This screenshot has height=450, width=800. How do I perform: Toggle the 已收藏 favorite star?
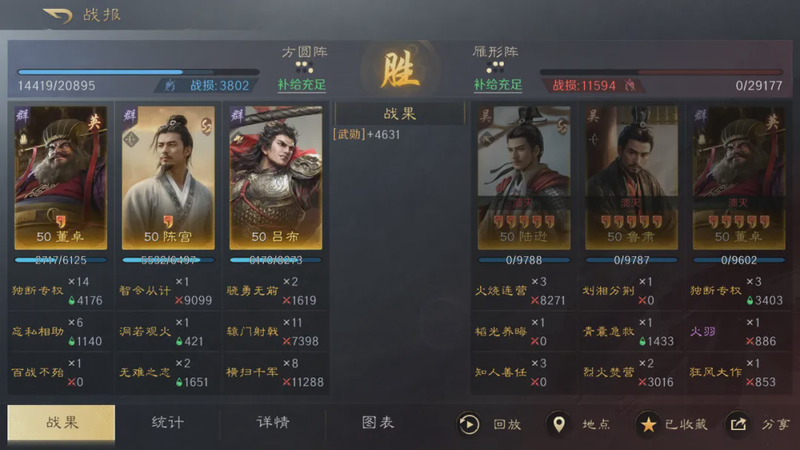click(673, 424)
